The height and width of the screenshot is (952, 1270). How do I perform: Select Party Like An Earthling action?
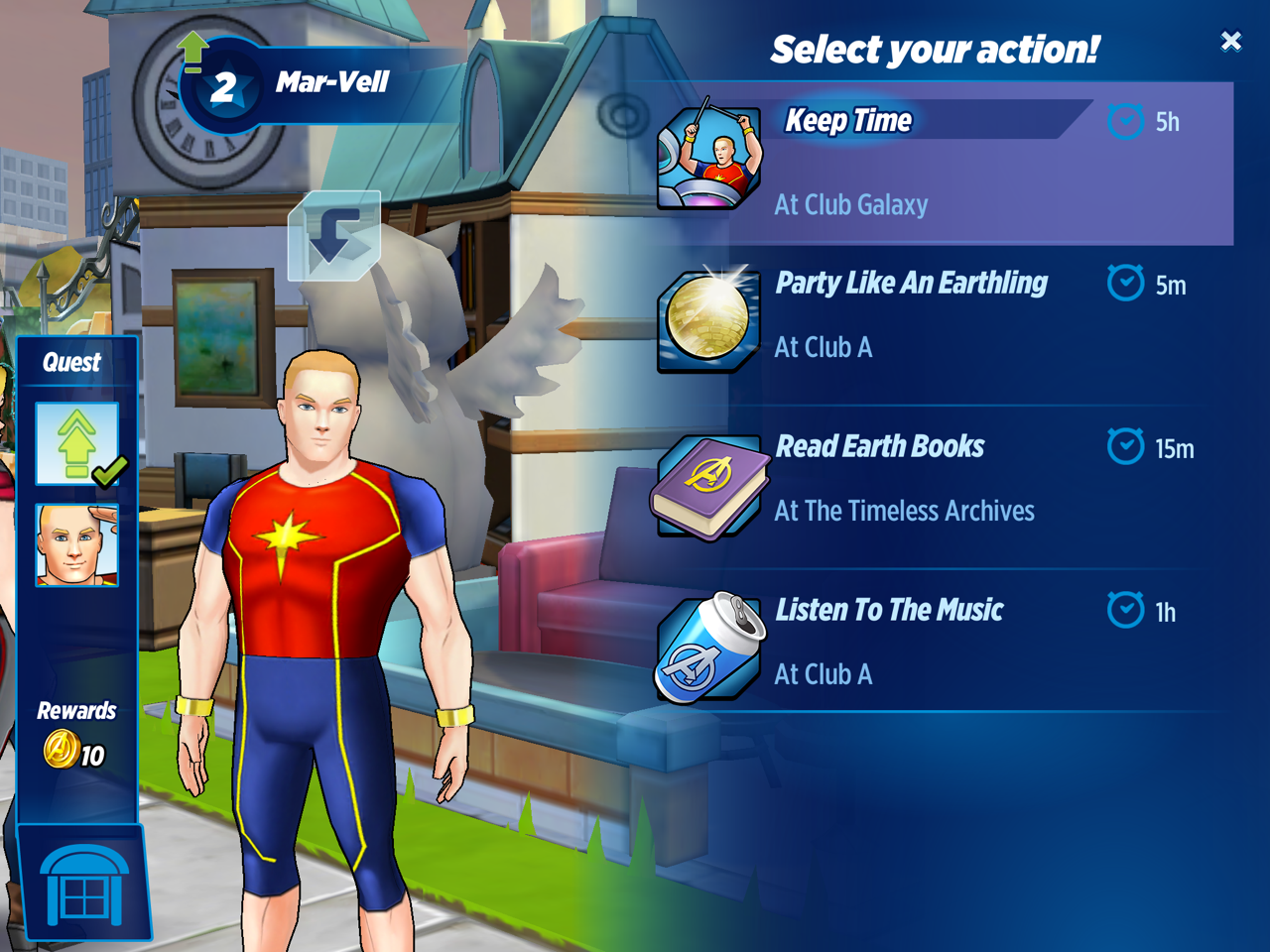(943, 317)
